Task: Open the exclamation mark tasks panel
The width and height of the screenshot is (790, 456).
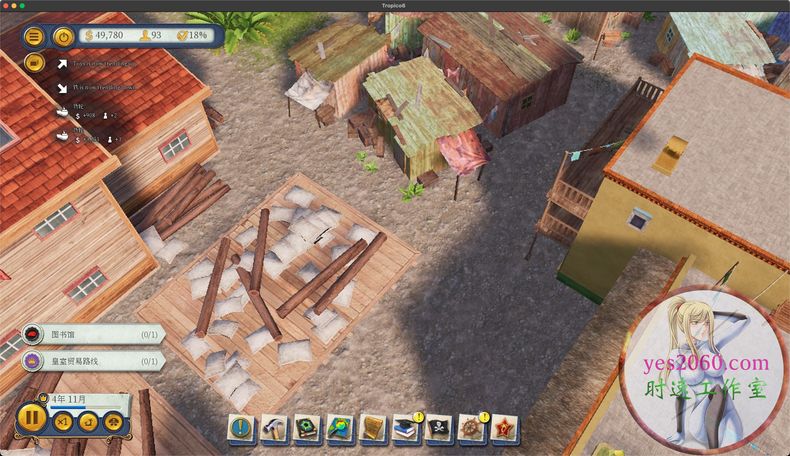Action: [243, 429]
